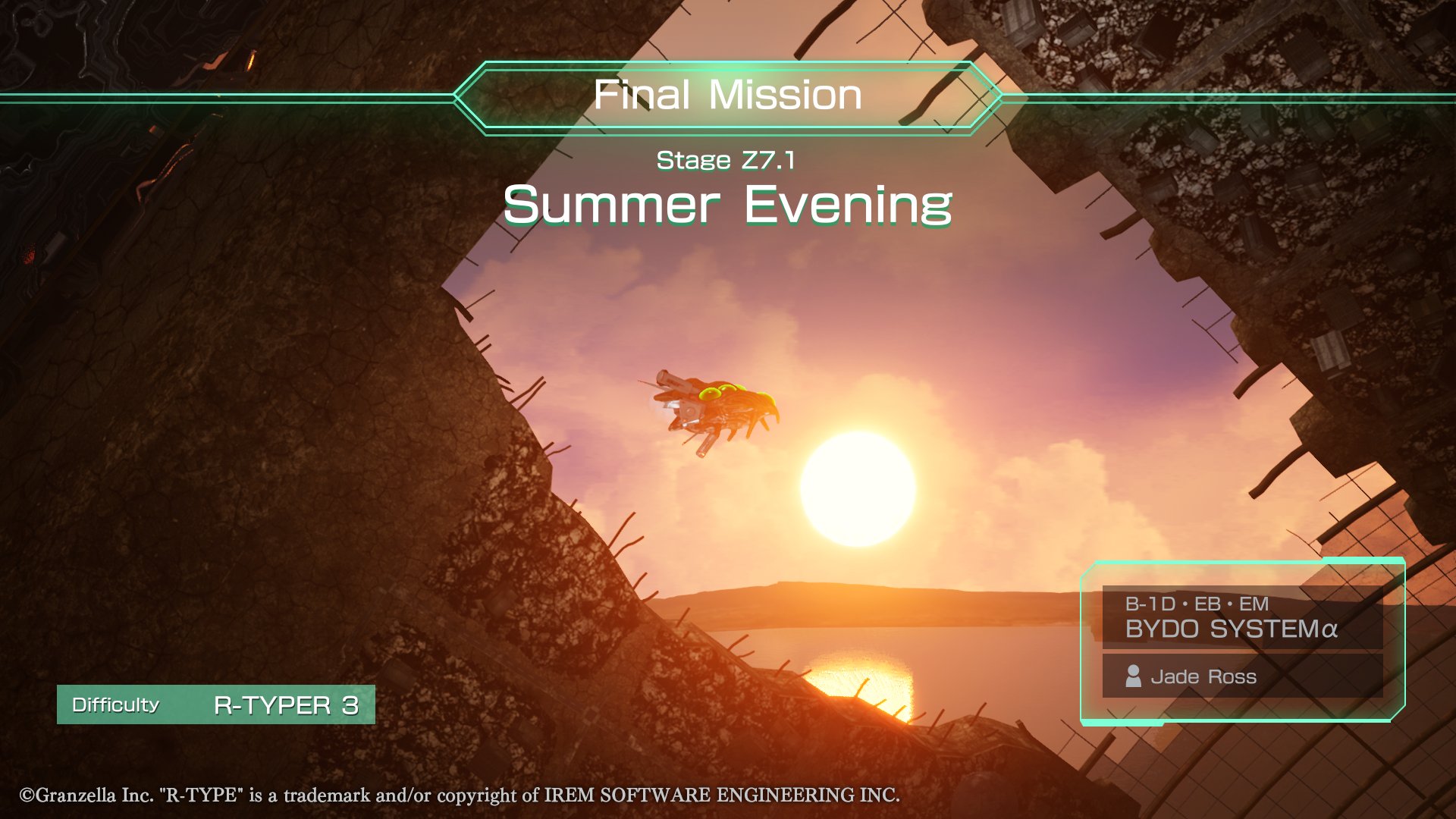Toggle the Stage Z7.1 subtitle

pyautogui.click(x=726, y=161)
